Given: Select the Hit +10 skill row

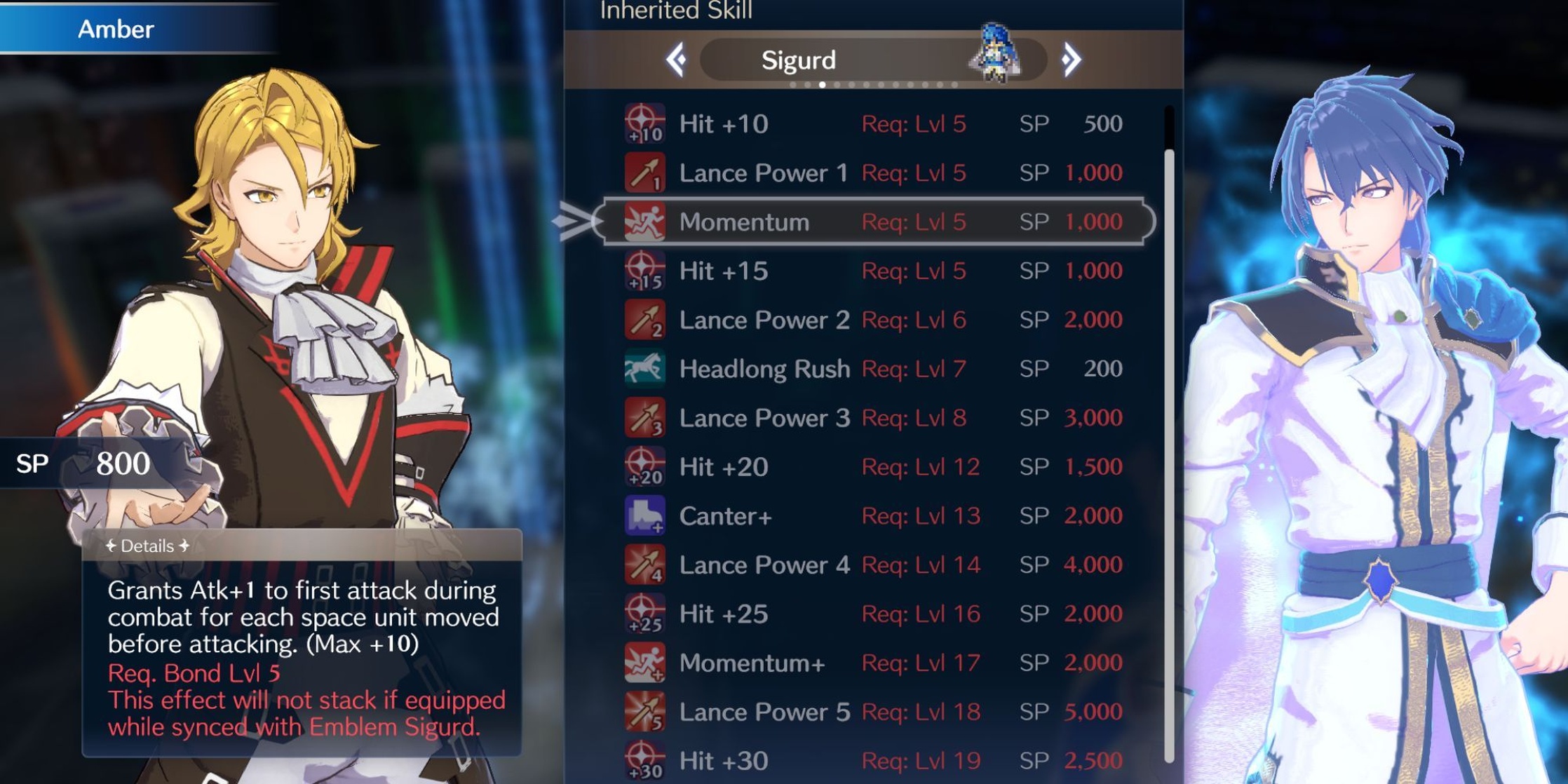Looking at the screenshot, I should point(873,124).
